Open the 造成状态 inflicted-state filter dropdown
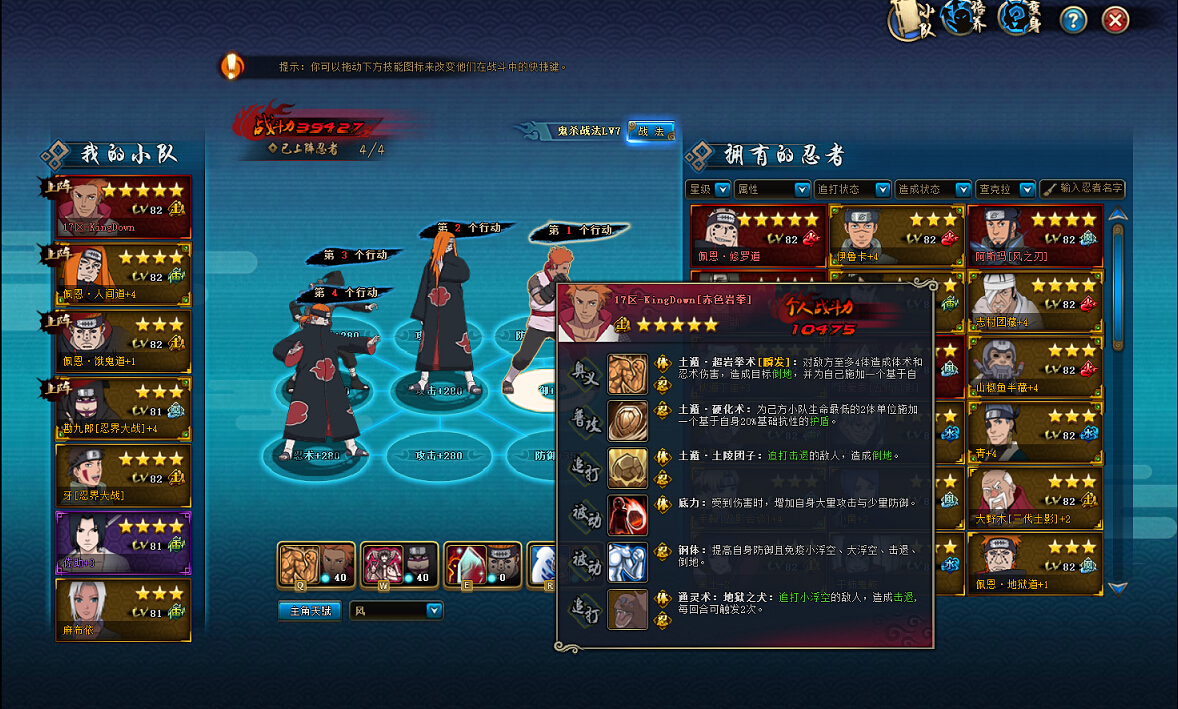The width and height of the screenshot is (1178, 709). point(933,189)
